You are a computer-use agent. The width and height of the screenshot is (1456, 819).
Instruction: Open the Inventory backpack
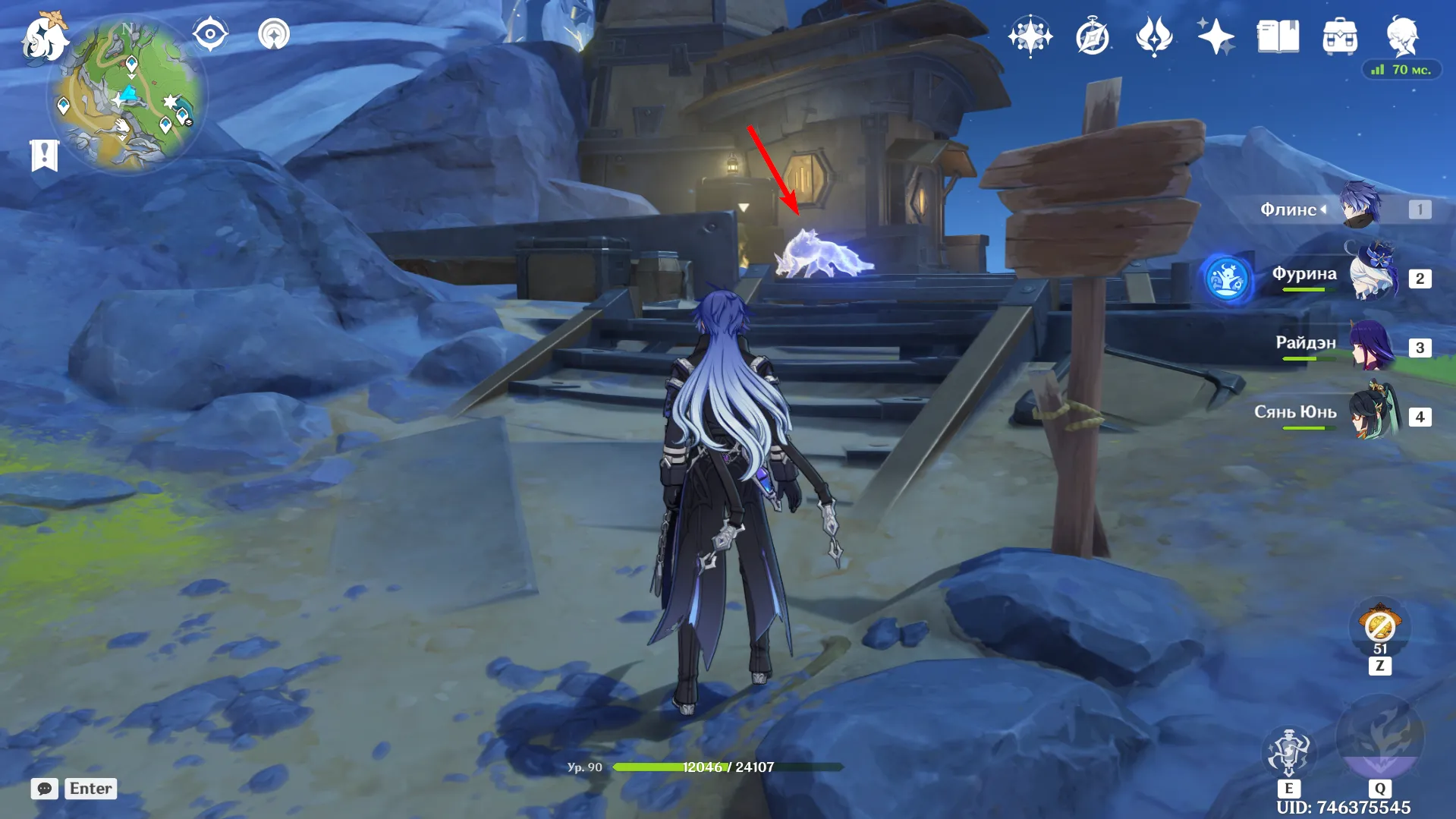pos(1340,36)
